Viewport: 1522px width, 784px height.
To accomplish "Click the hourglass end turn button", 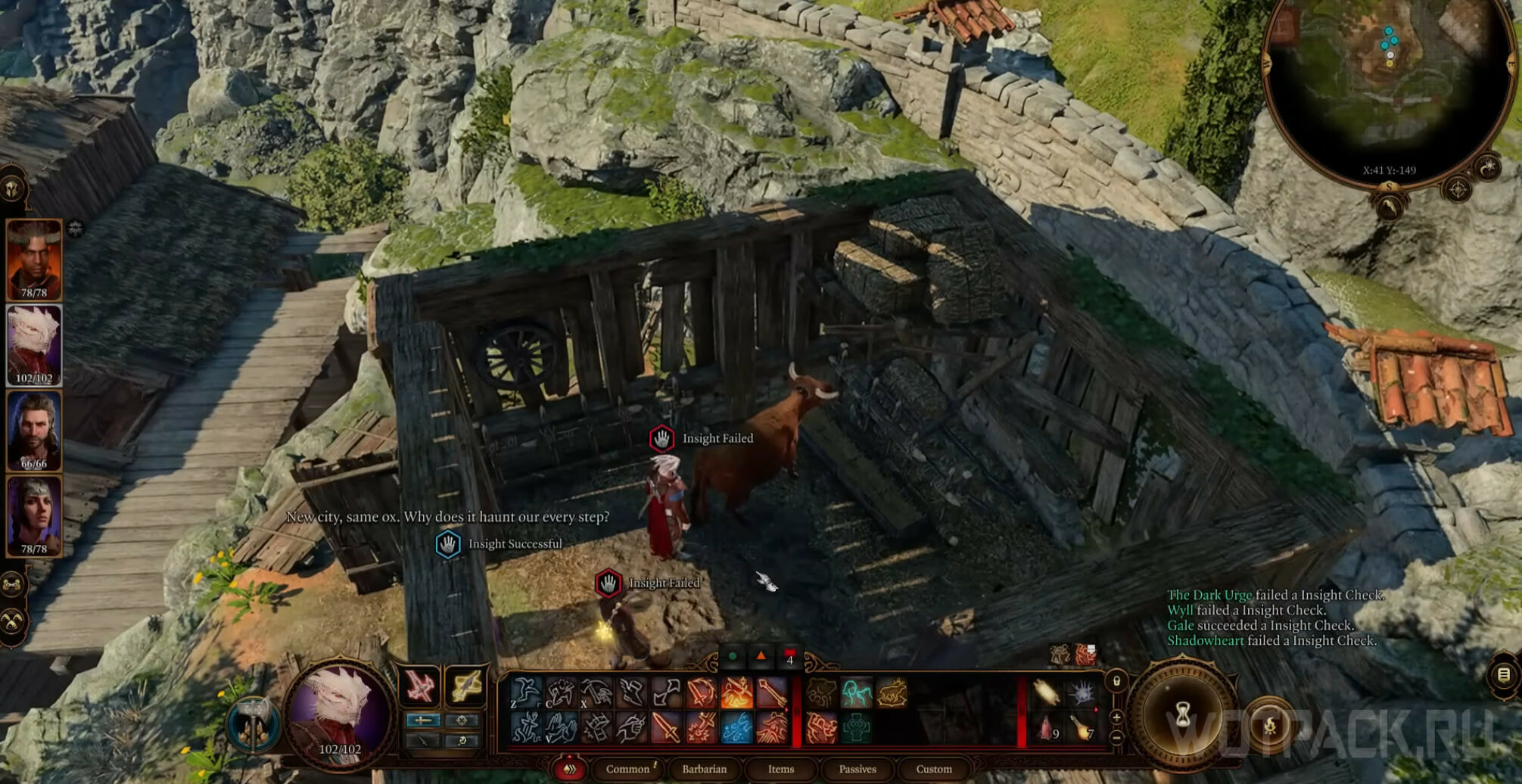I will [x=1183, y=714].
